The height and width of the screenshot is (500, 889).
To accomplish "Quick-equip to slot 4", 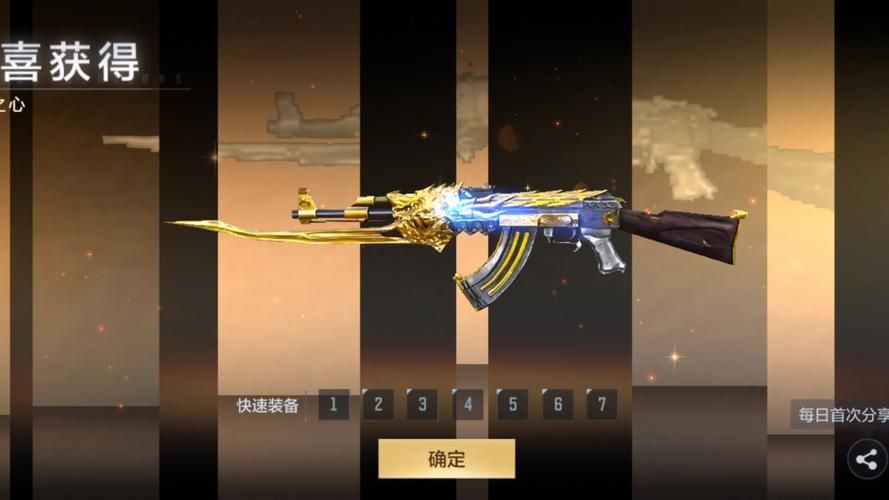I will click(x=468, y=405).
